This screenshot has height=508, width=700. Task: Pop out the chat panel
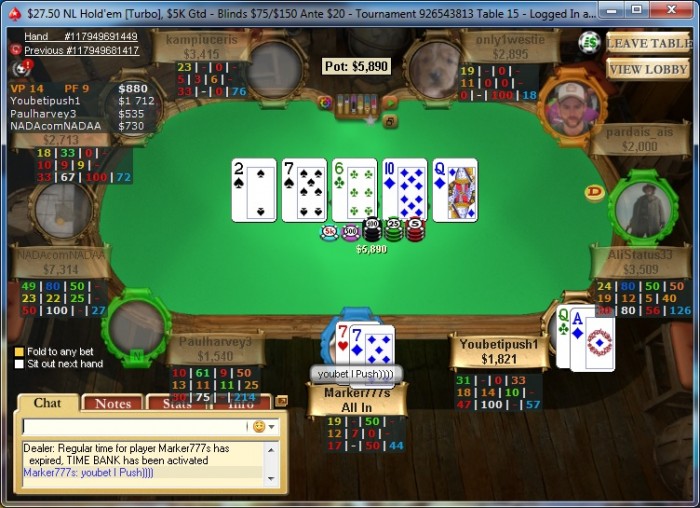point(281,401)
